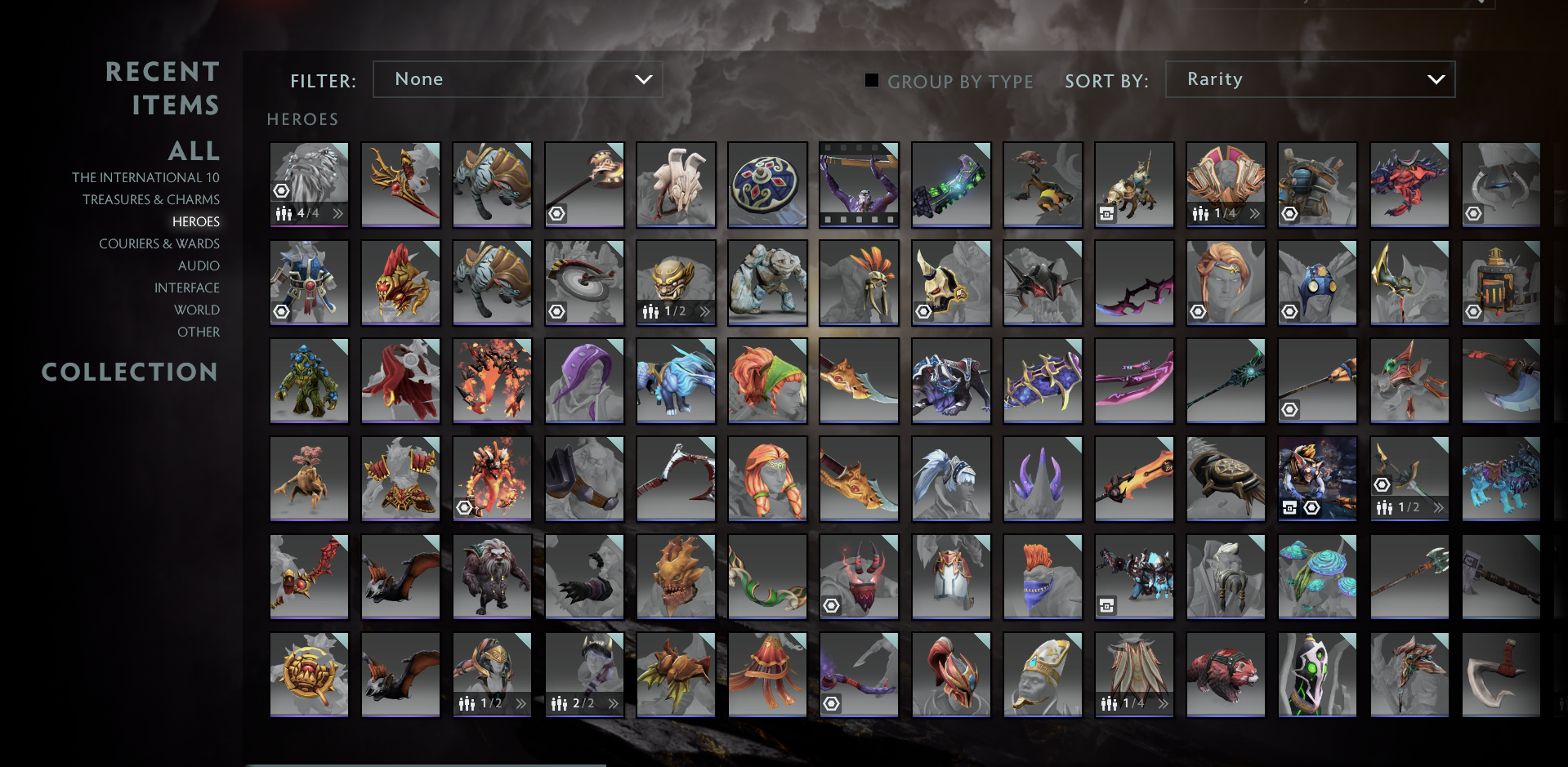Click the gem icon on the blue armor item, second row

pos(282,311)
